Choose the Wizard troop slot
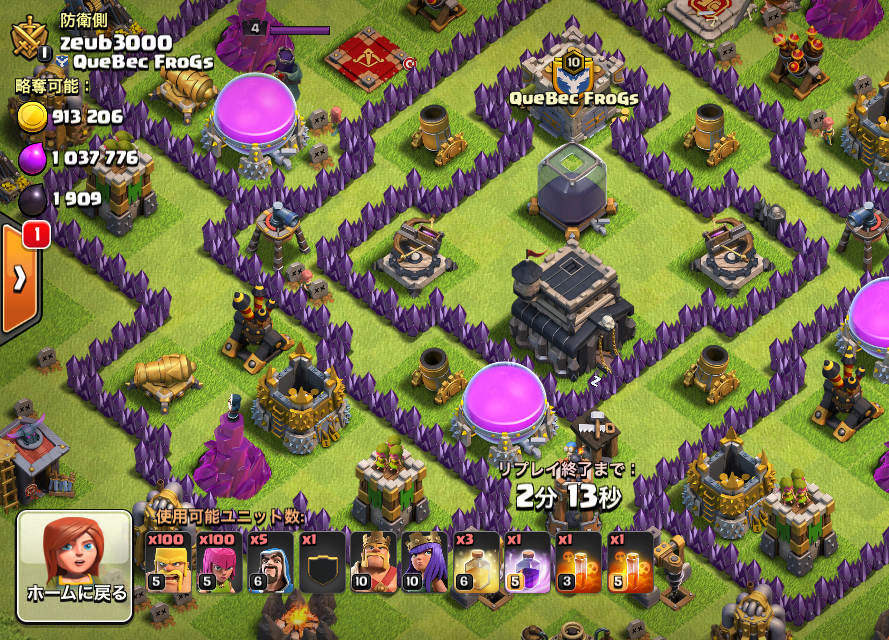 tap(271, 562)
